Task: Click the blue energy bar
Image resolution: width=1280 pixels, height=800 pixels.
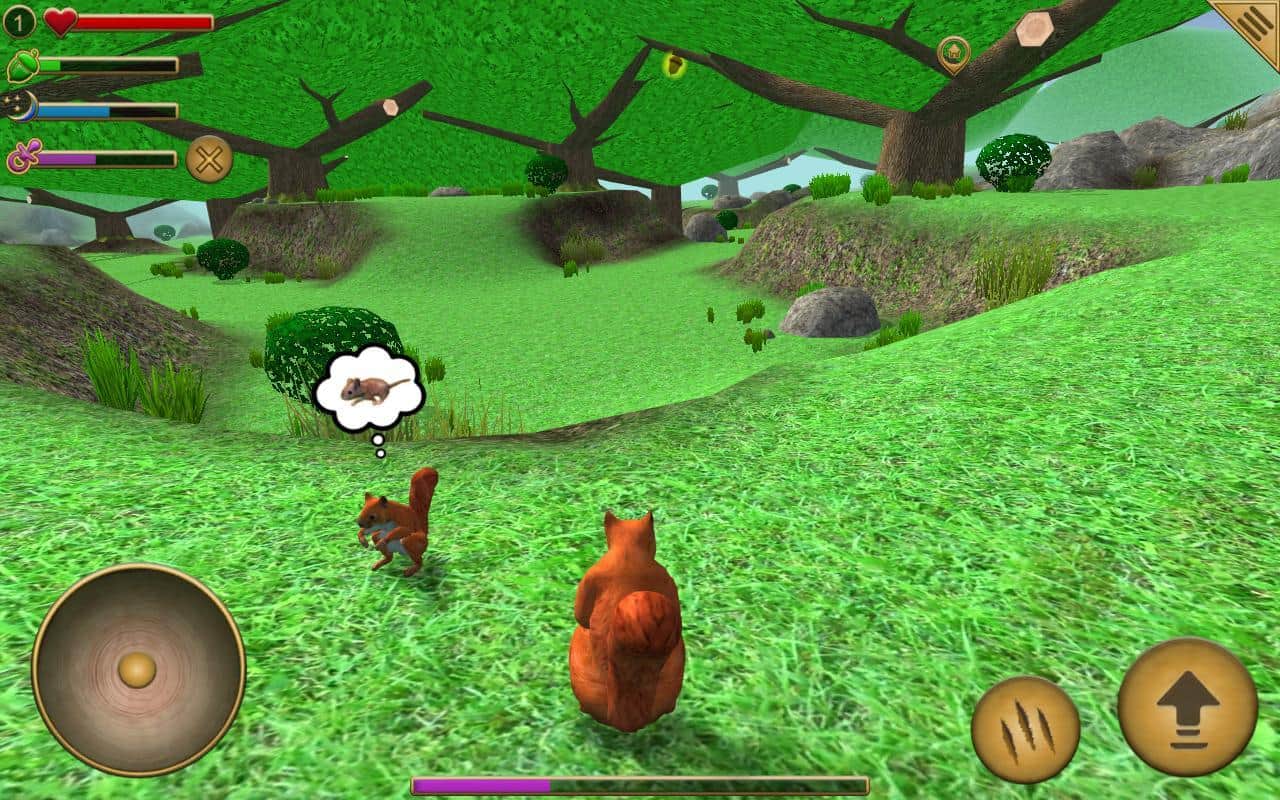Action: coord(110,112)
